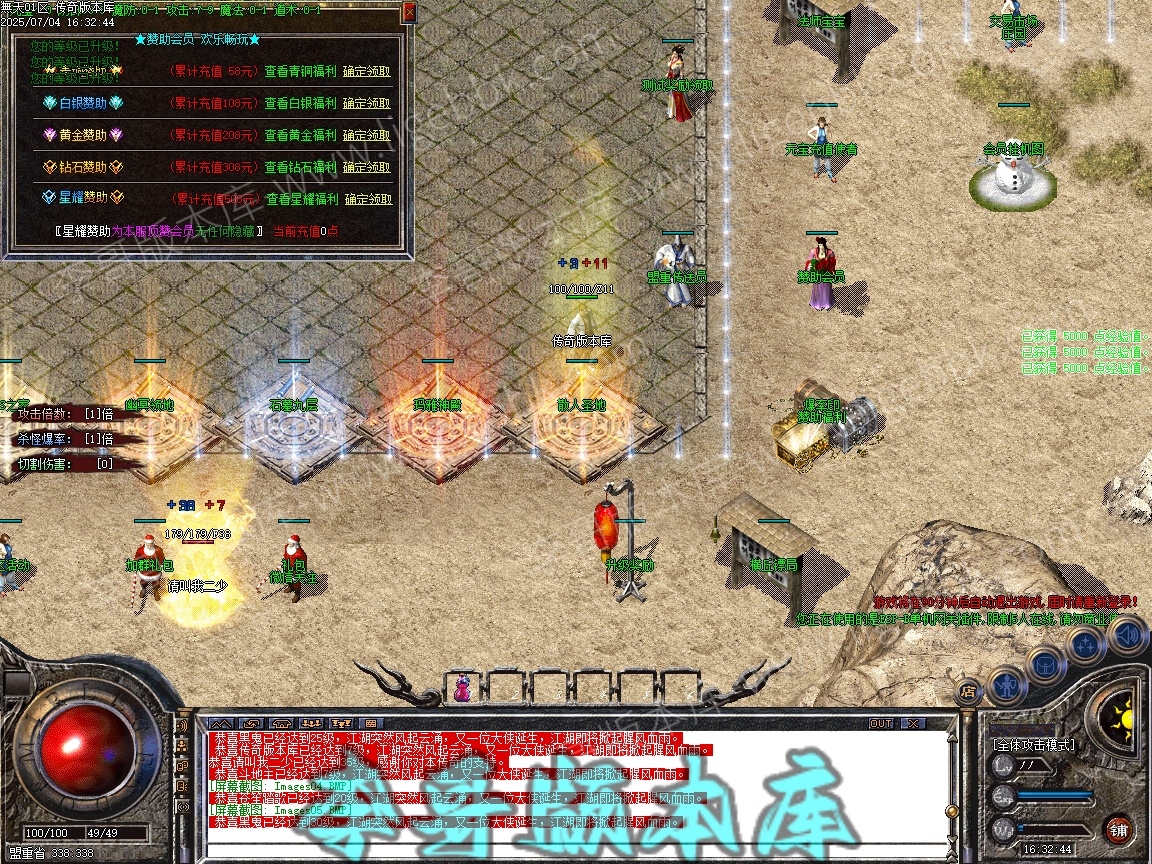Open the character equipment panel icon
This screenshot has width=1152, height=864.
1005,685
